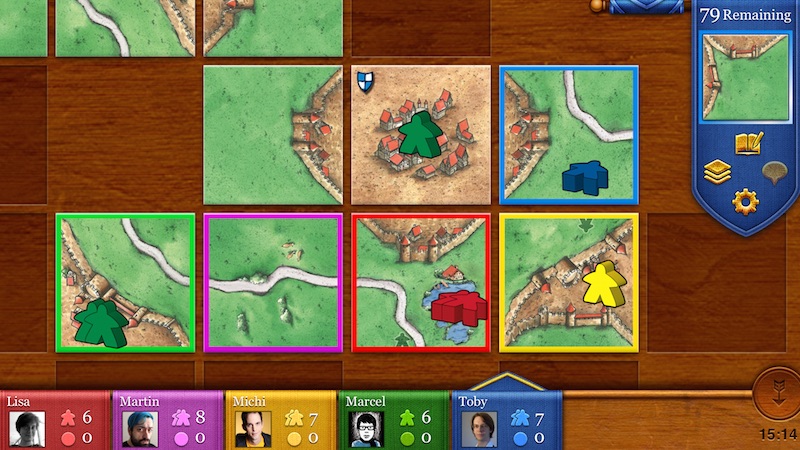Select Lisa's red player panel
The height and width of the screenshot is (450, 800).
pyautogui.click(x=56, y=420)
